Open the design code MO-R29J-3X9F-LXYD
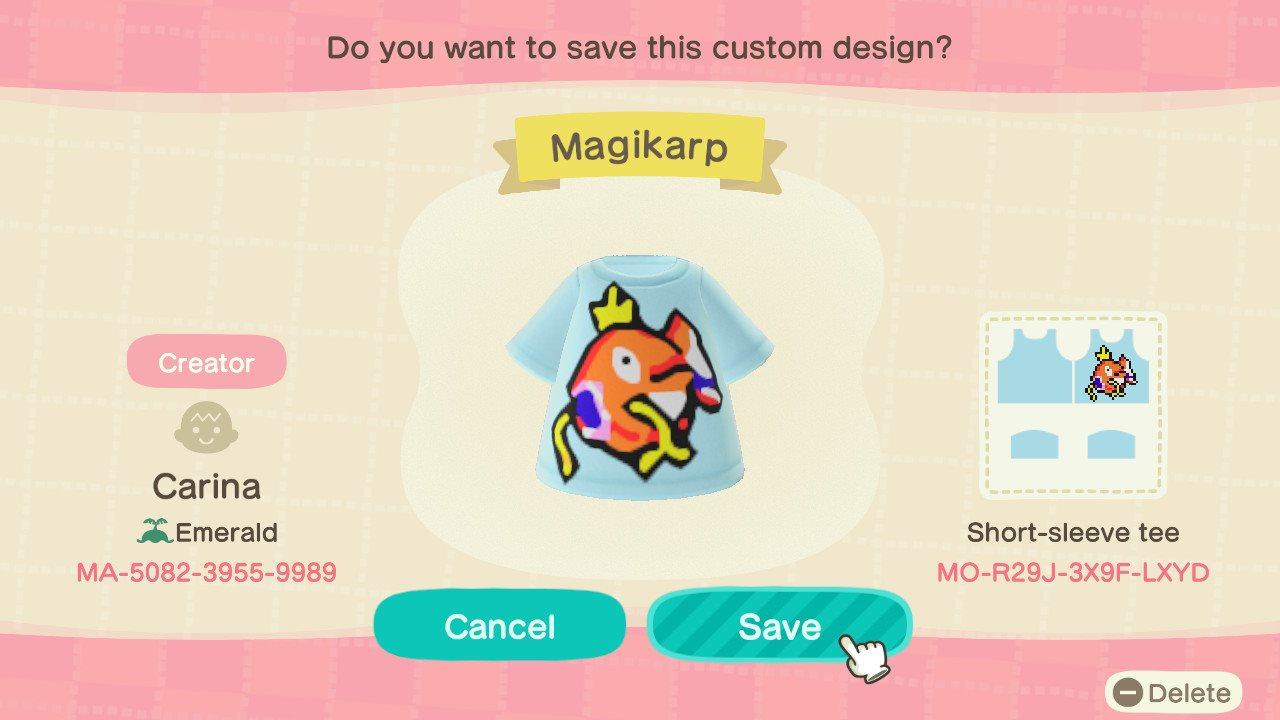This screenshot has width=1280, height=720. tap(1074, 573)
